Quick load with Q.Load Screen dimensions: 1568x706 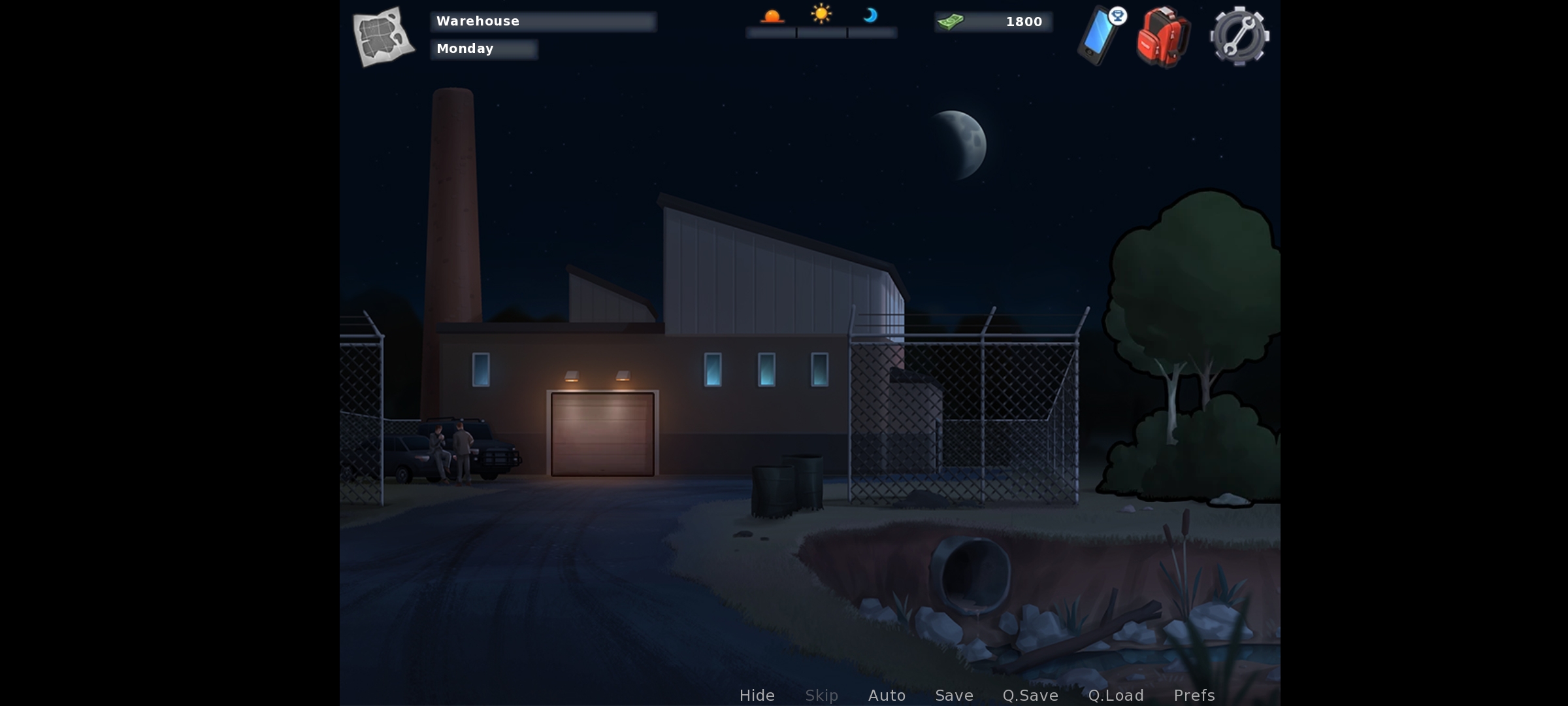point(1116,695)
